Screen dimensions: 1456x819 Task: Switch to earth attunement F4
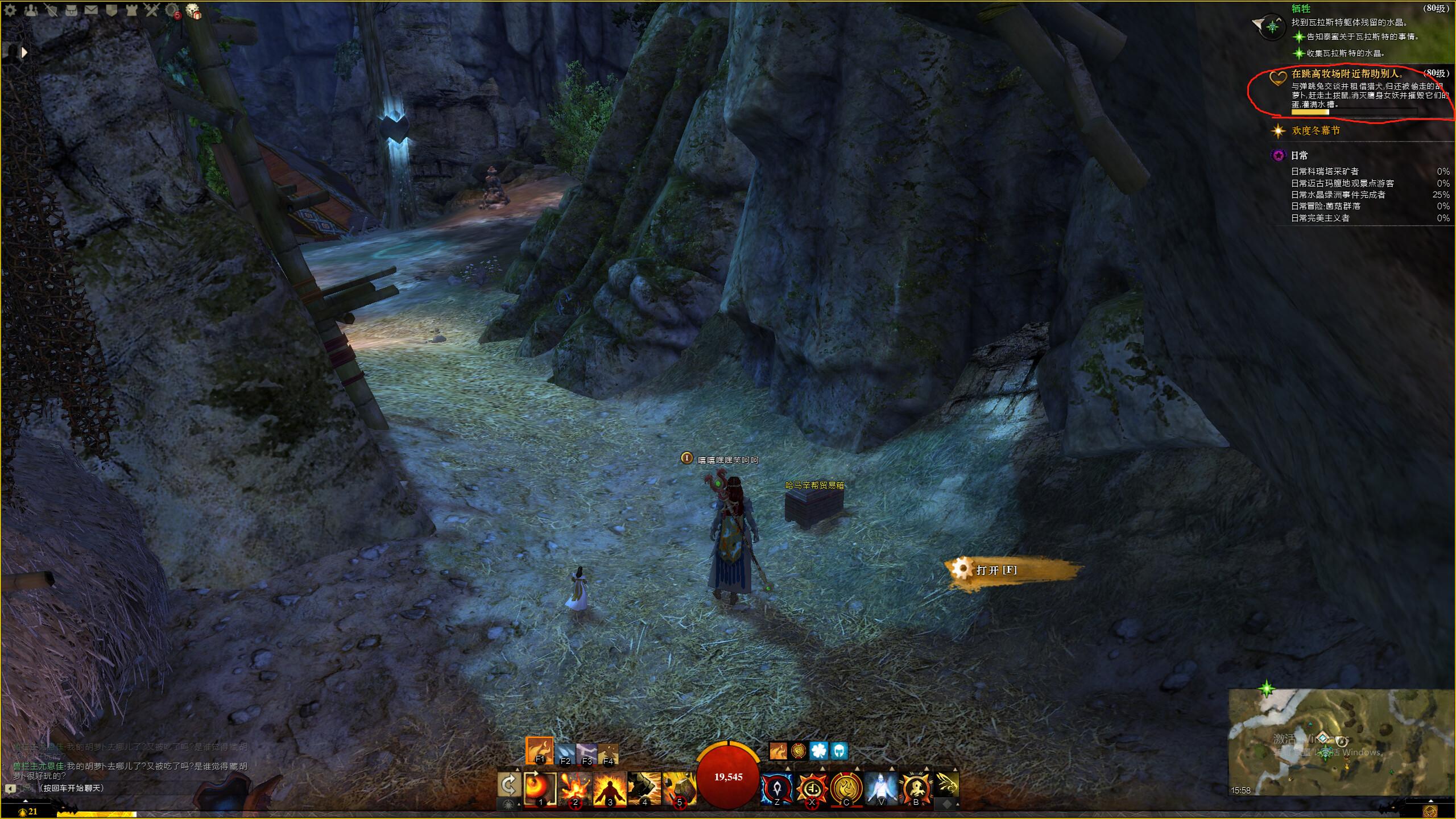pos(607,754)
